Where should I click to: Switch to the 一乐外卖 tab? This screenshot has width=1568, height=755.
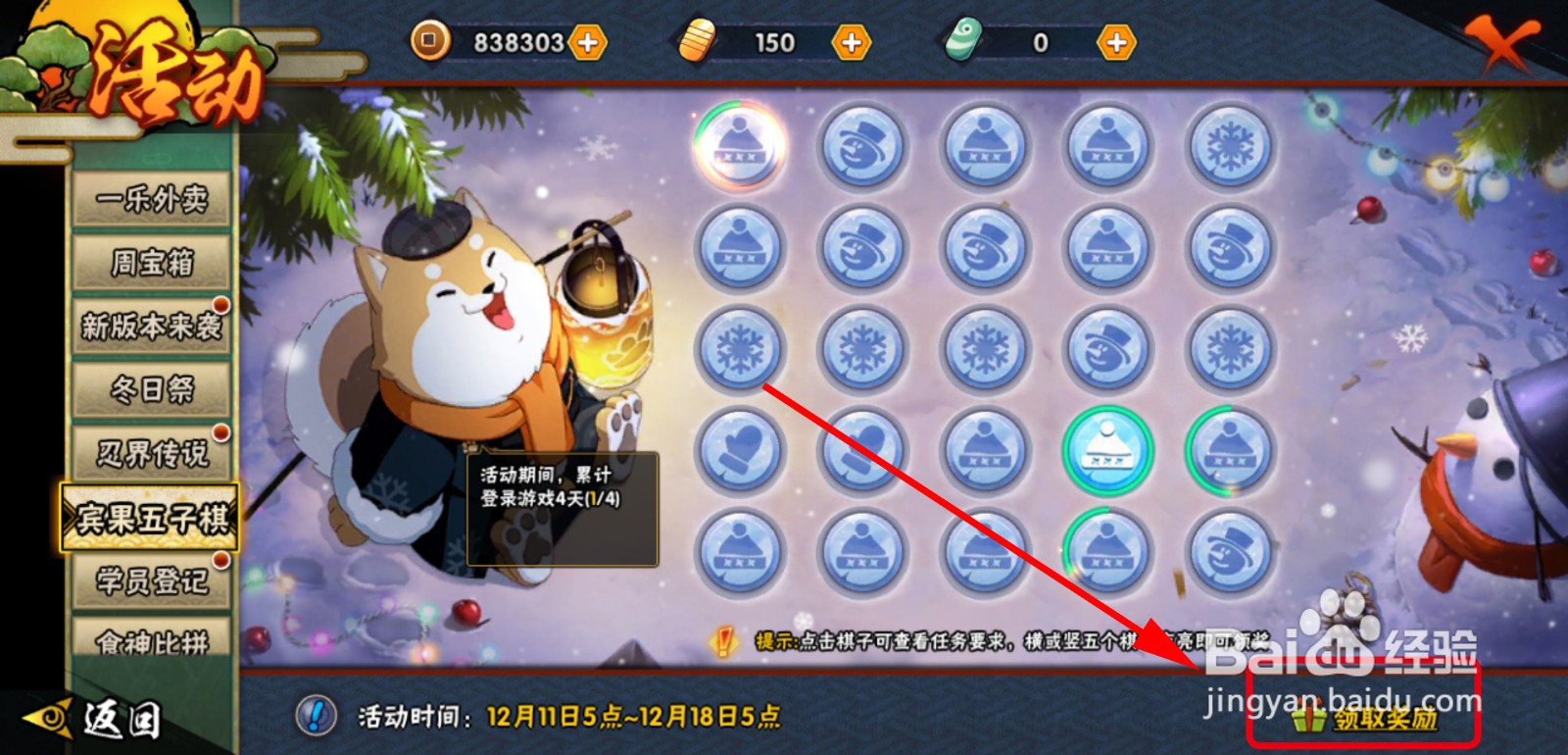[x=152, y=196]
